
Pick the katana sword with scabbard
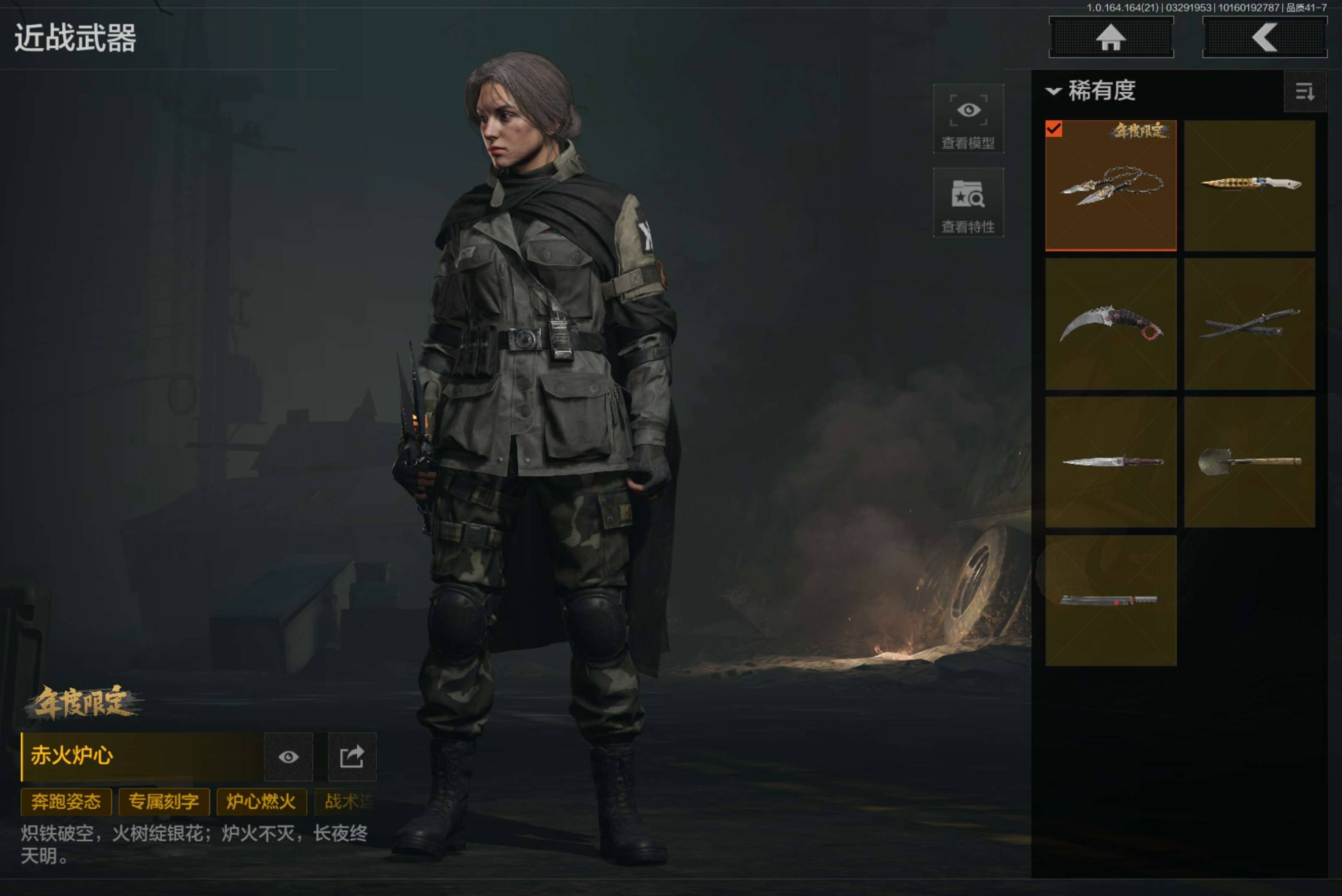coord(1249,324)
